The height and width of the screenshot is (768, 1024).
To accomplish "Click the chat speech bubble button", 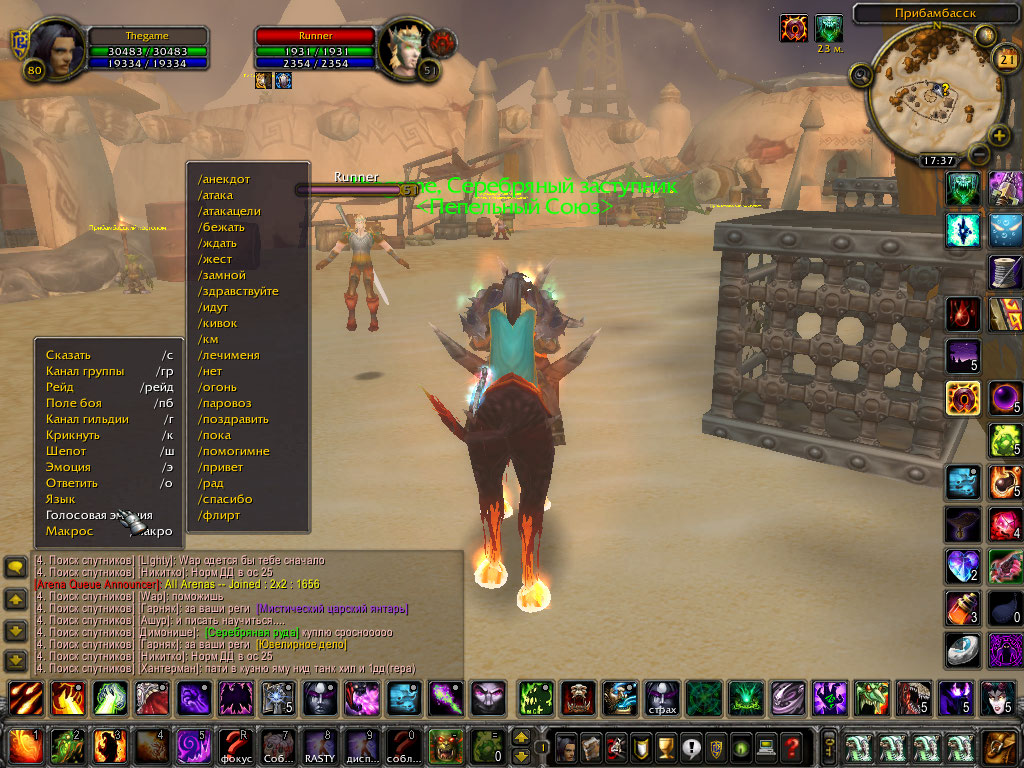I will point(16,567).
